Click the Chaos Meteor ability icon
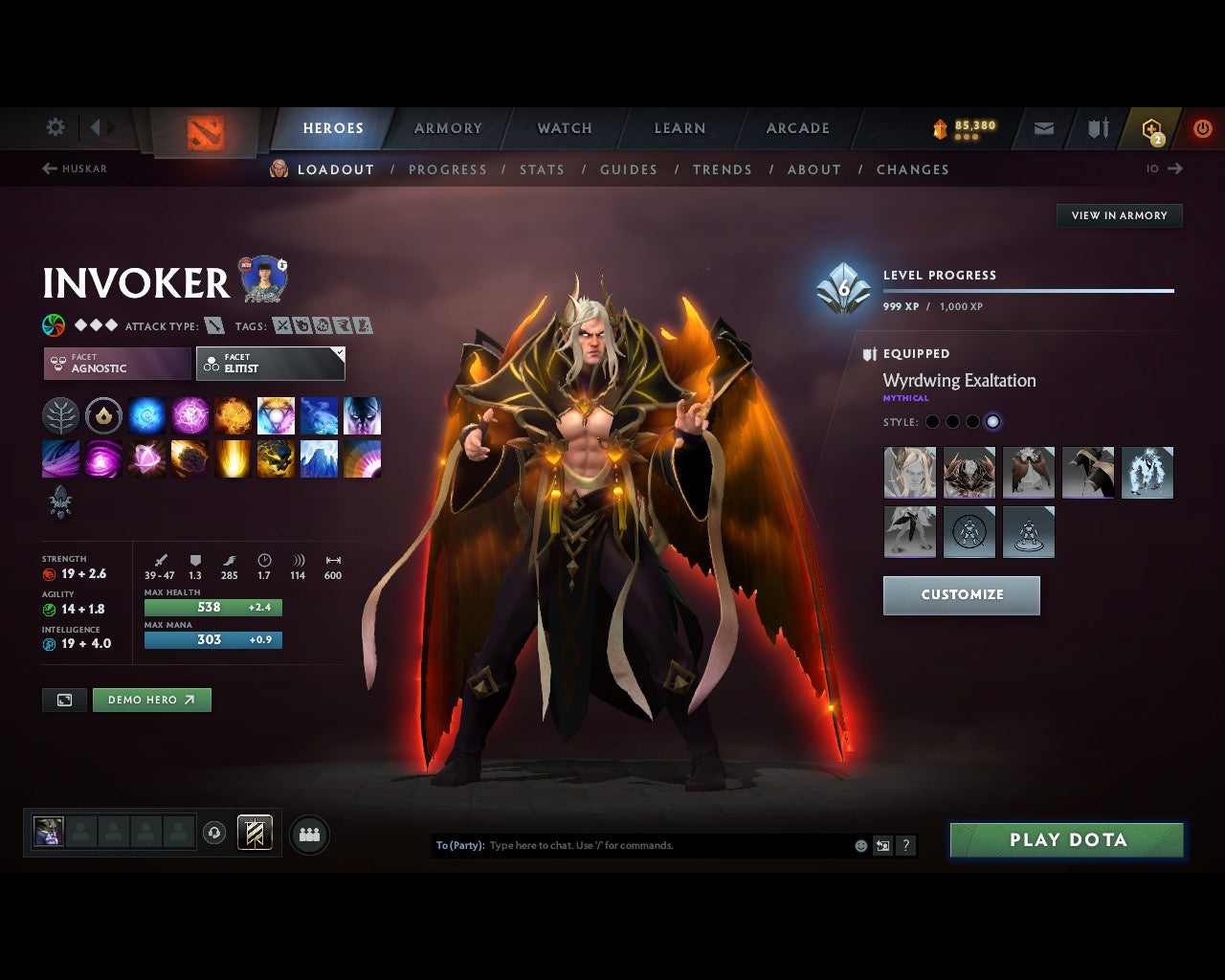1225x980 pixels. pyautogui.click(x=189, y=459)
